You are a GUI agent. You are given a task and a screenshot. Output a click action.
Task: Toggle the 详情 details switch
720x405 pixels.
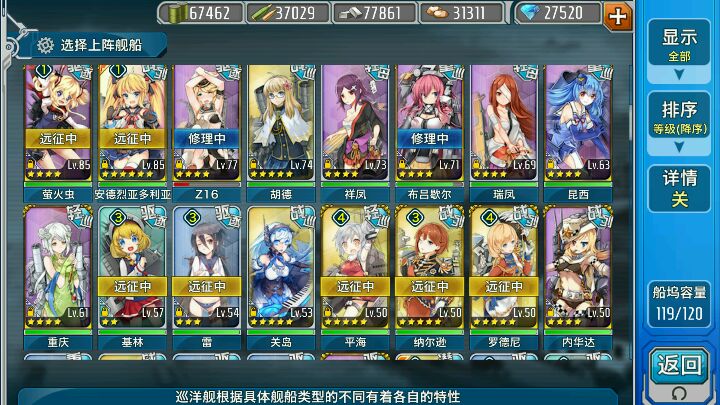pos(679,189)
